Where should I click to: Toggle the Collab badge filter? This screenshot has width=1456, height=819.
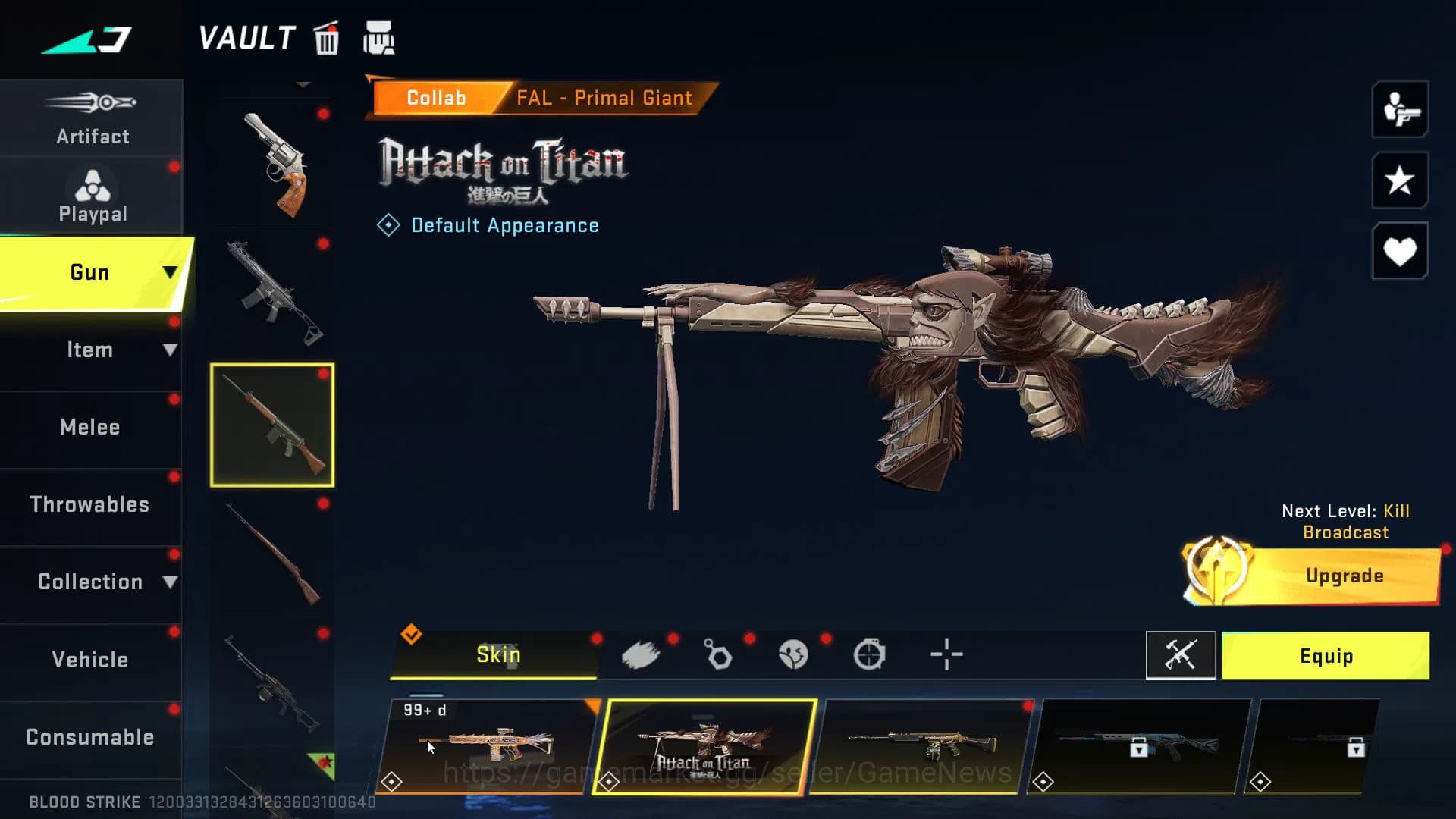(436, 97)
